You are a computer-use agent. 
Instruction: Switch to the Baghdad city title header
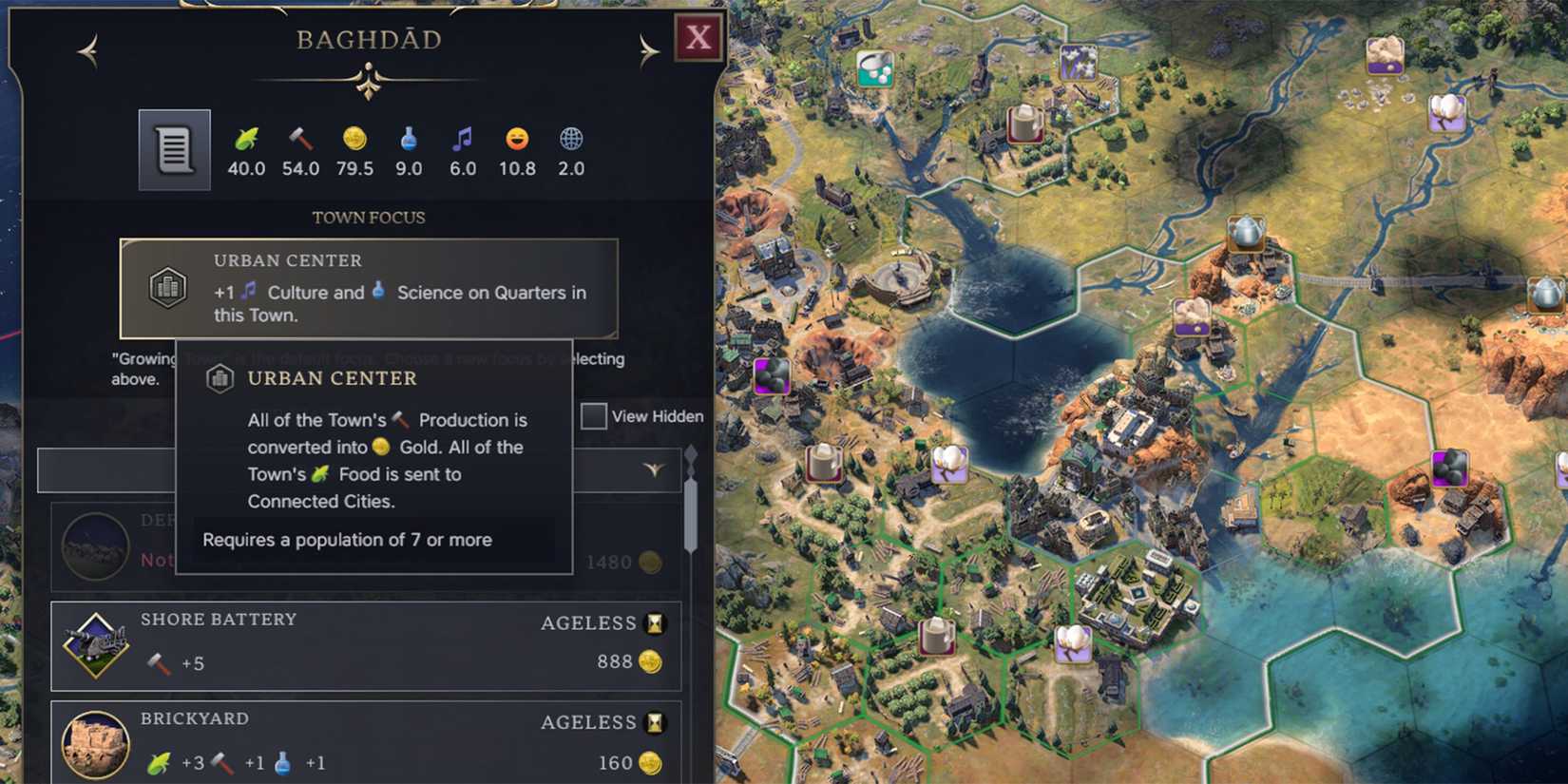pos(369,40)
